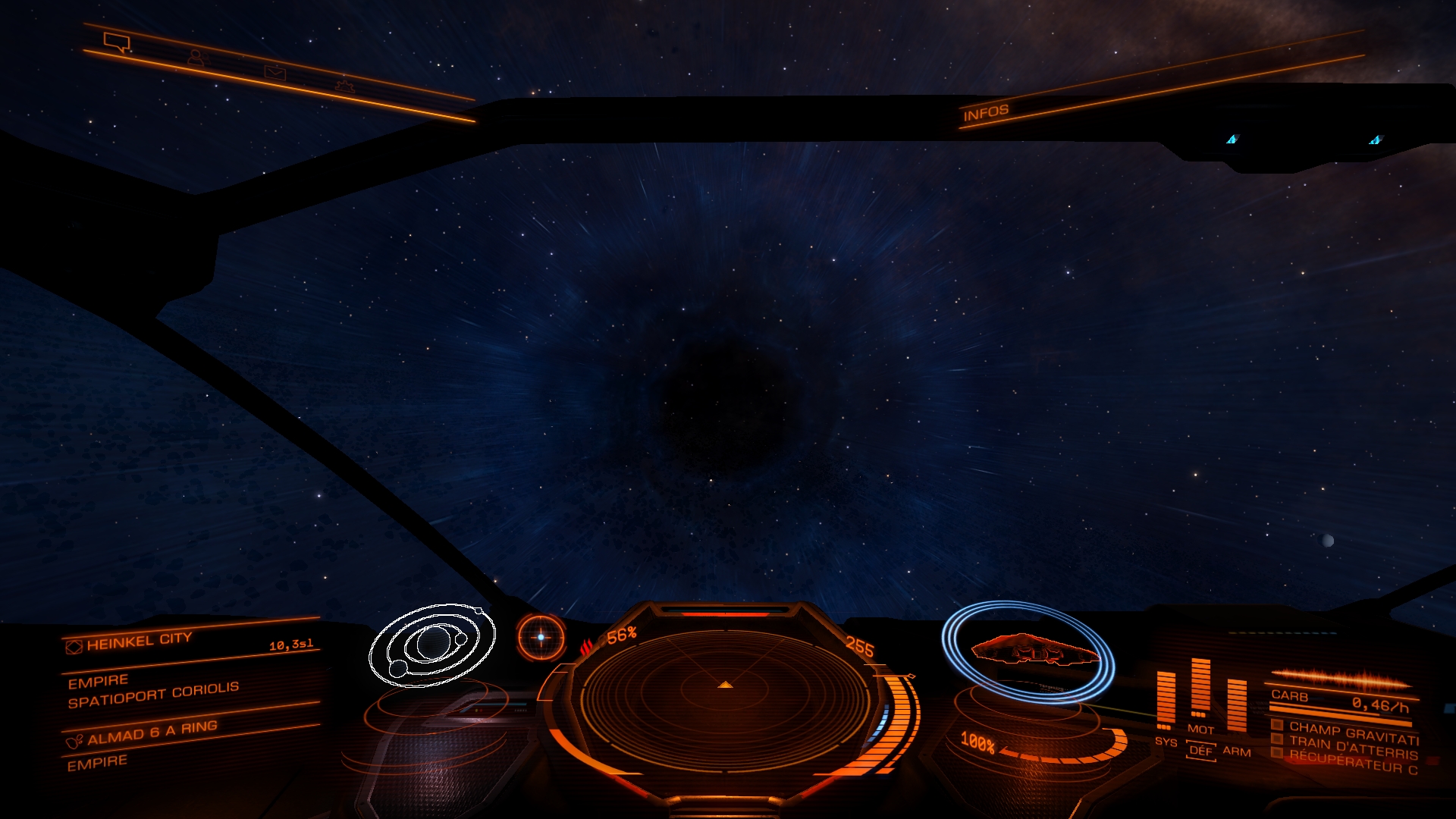Screen dimensions: 1456x819
Task: Open the INFOS panel
Action: tap(986, 113)
